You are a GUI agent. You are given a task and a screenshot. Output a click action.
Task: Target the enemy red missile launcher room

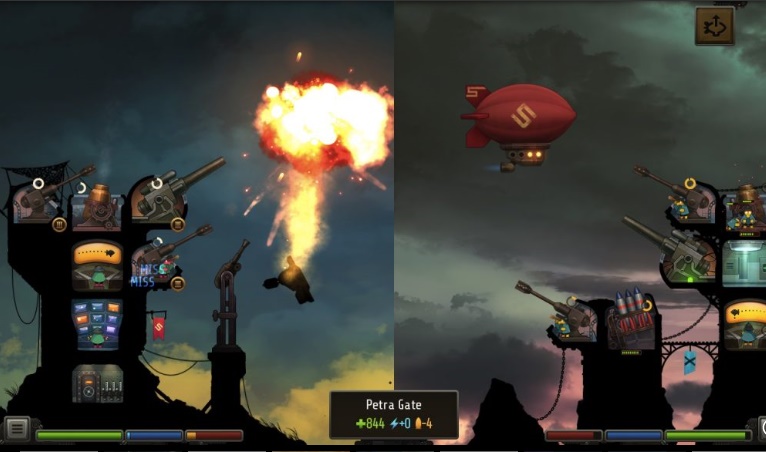(630, 322)
